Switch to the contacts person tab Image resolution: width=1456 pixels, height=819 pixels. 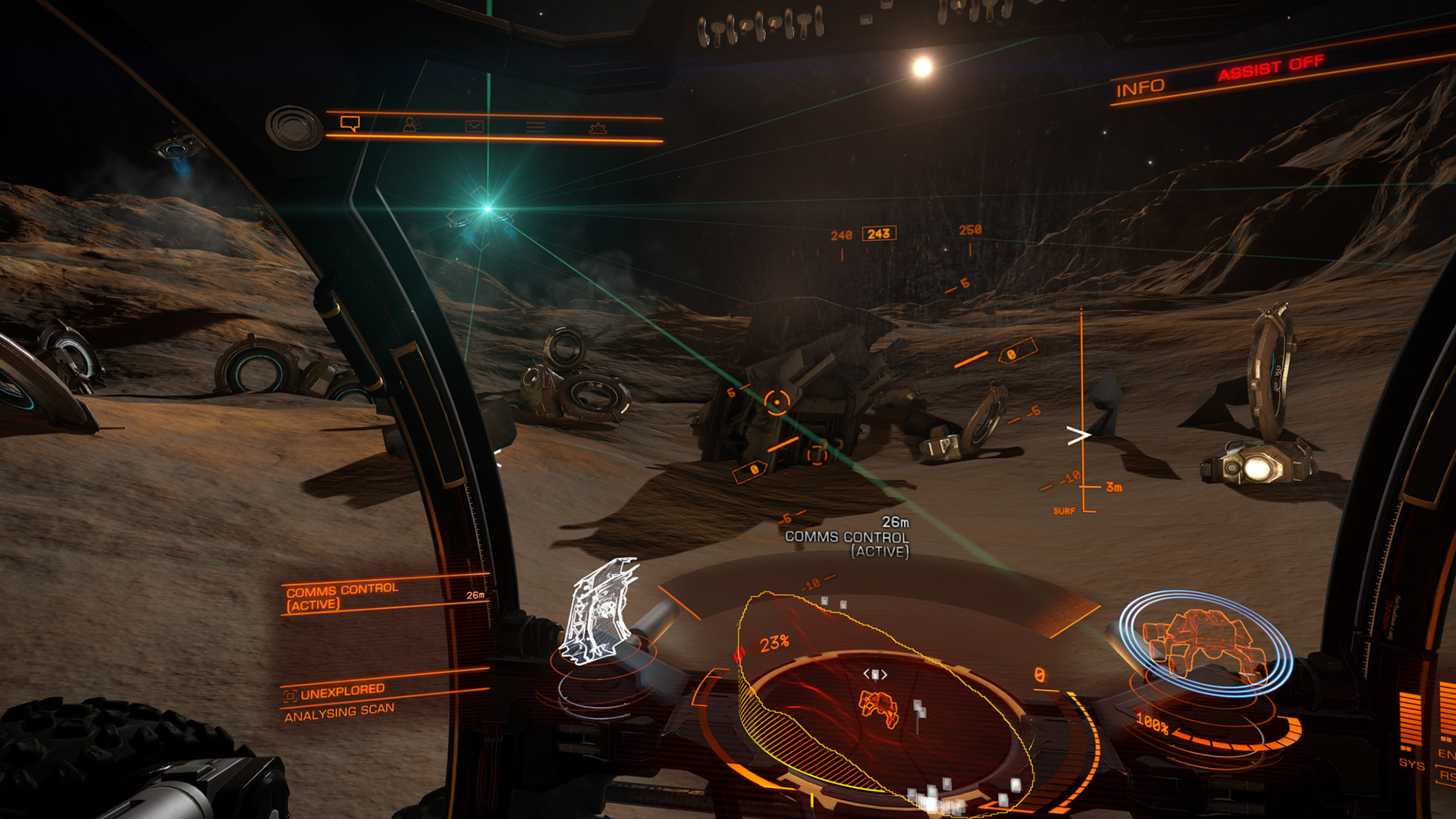(x=410, y=124)
